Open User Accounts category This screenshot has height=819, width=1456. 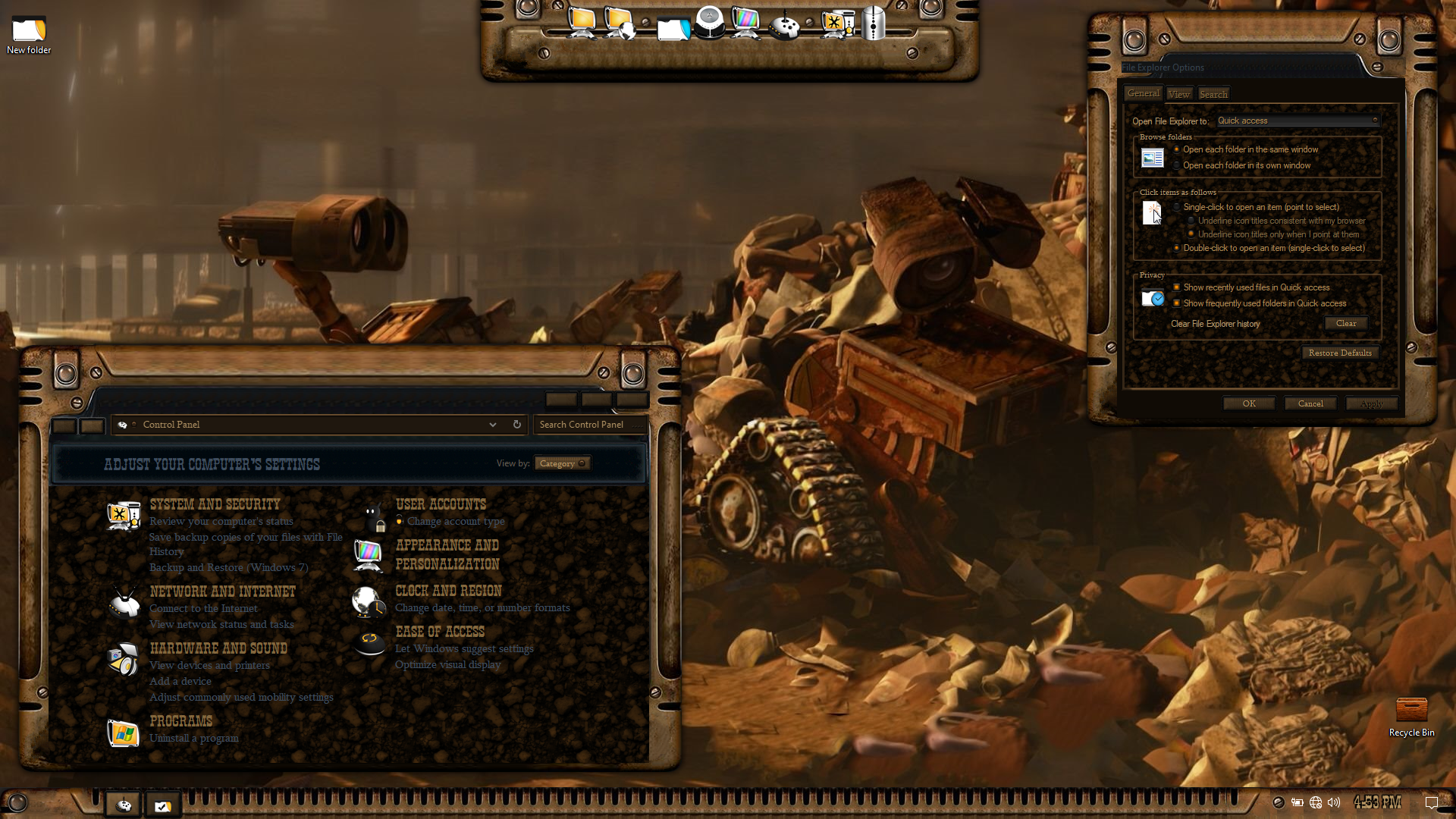tap(441, 504)
